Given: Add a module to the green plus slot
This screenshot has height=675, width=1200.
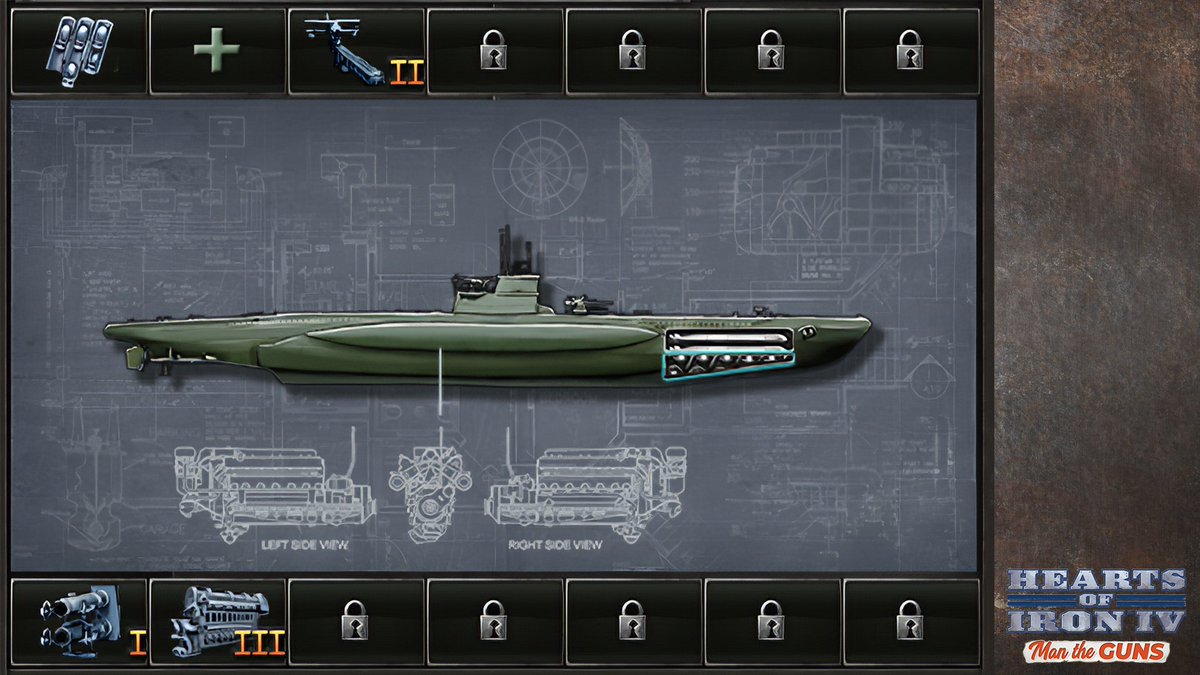Looking at the screenshot, I should pos(217,50).
